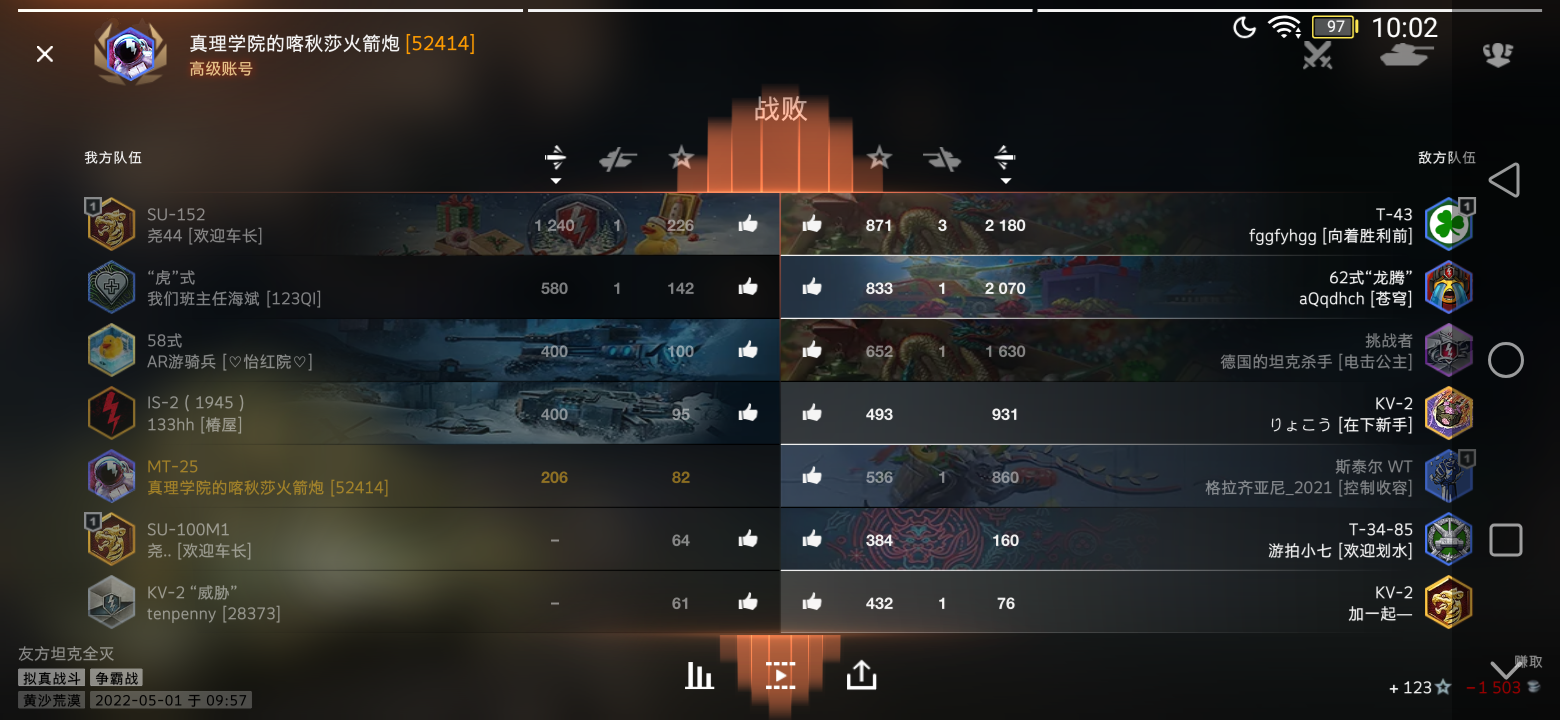1560x720 pixels.
Task: Open the platoon members icon top right
Action: [1497, 57]
